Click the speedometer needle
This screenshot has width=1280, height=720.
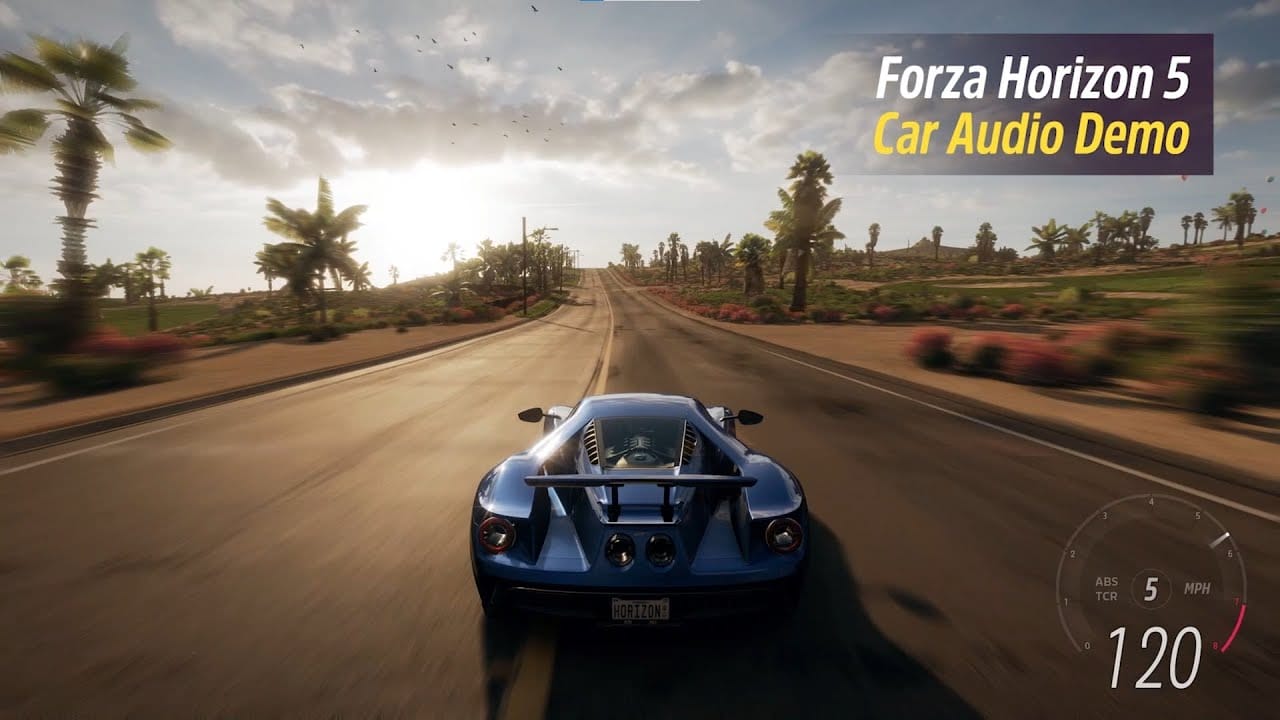point(1221,538)
